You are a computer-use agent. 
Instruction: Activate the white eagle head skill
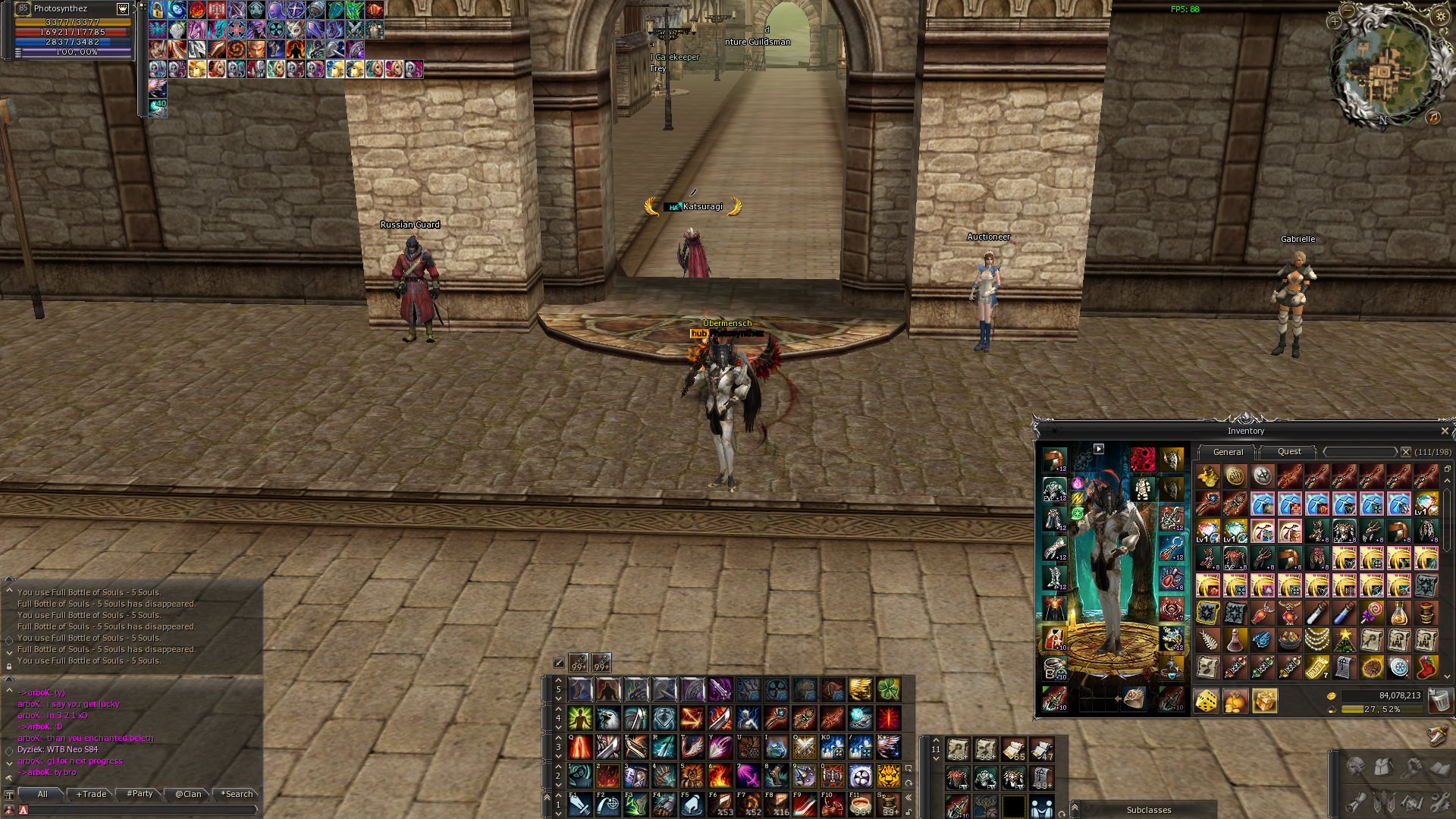608,718
